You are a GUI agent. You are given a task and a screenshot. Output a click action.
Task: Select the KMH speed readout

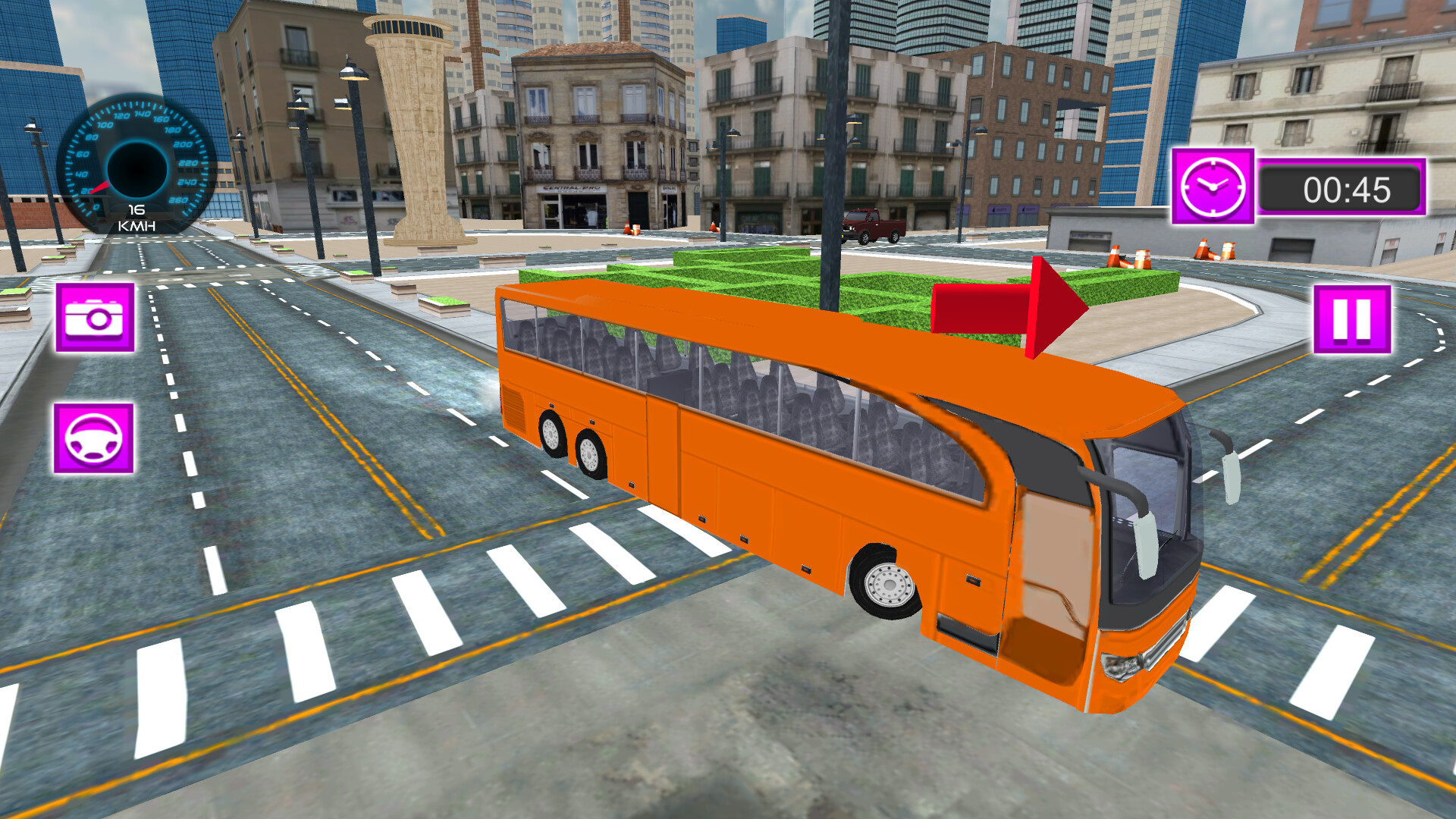pyautogui.click(x=136, y=217)
